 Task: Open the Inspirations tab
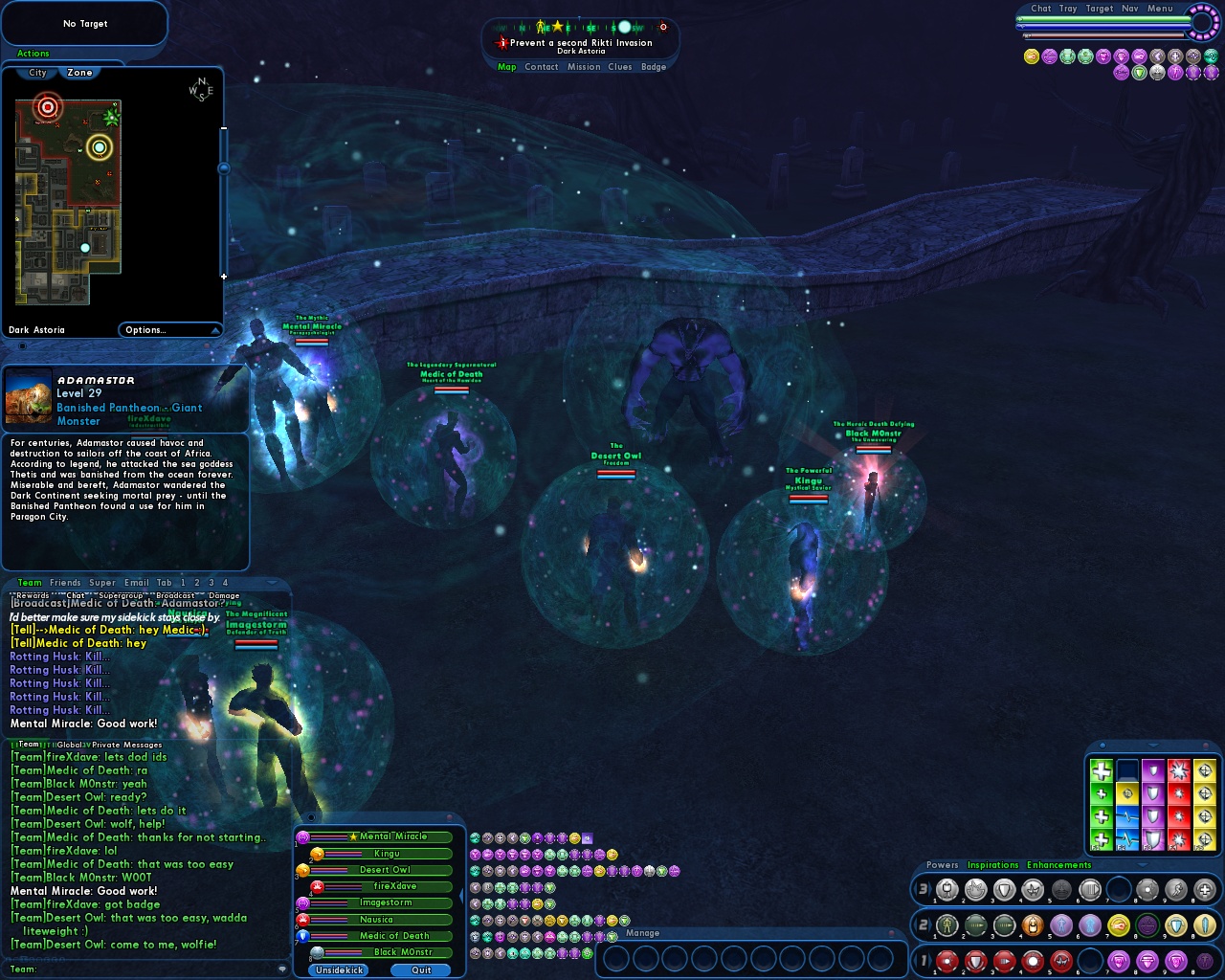992,865
